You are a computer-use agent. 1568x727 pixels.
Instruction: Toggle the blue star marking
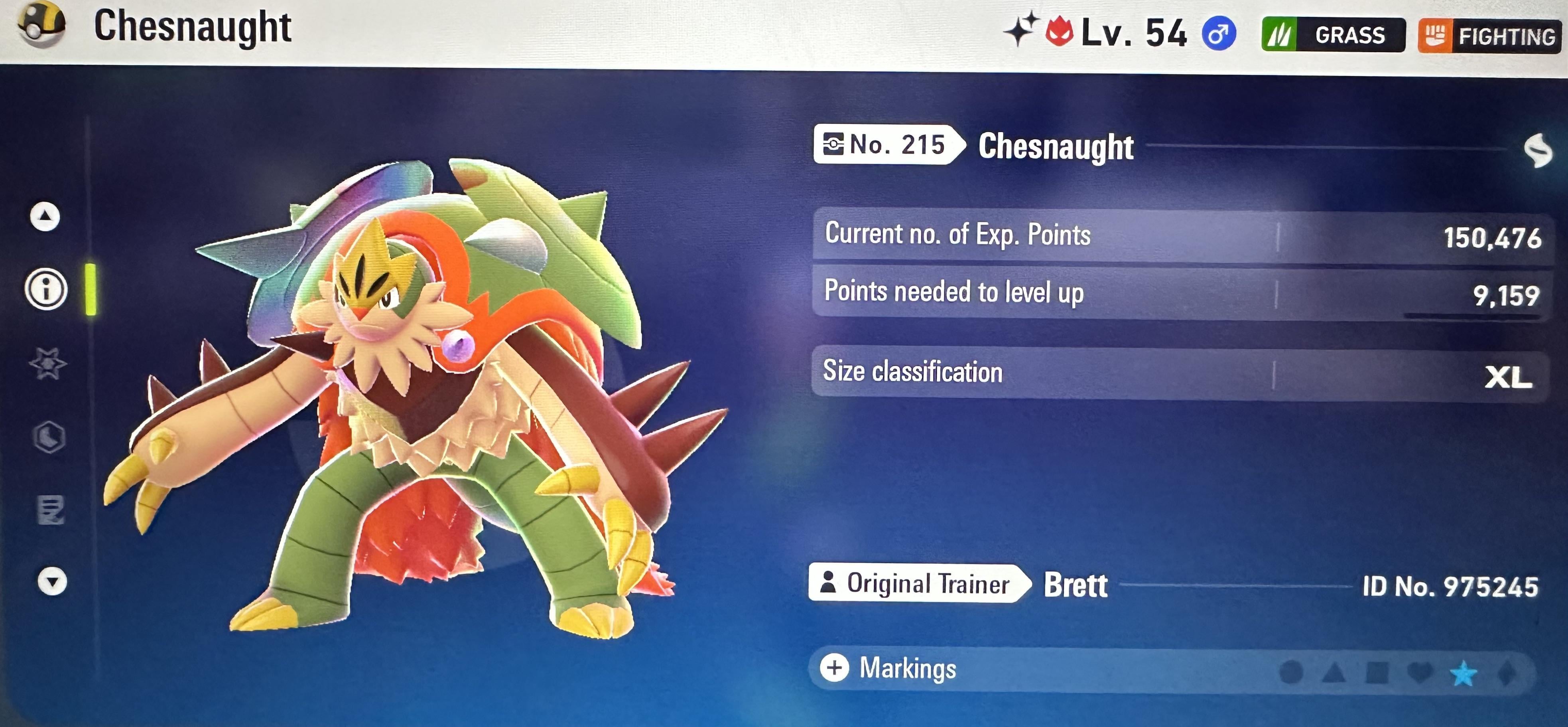1463,674
